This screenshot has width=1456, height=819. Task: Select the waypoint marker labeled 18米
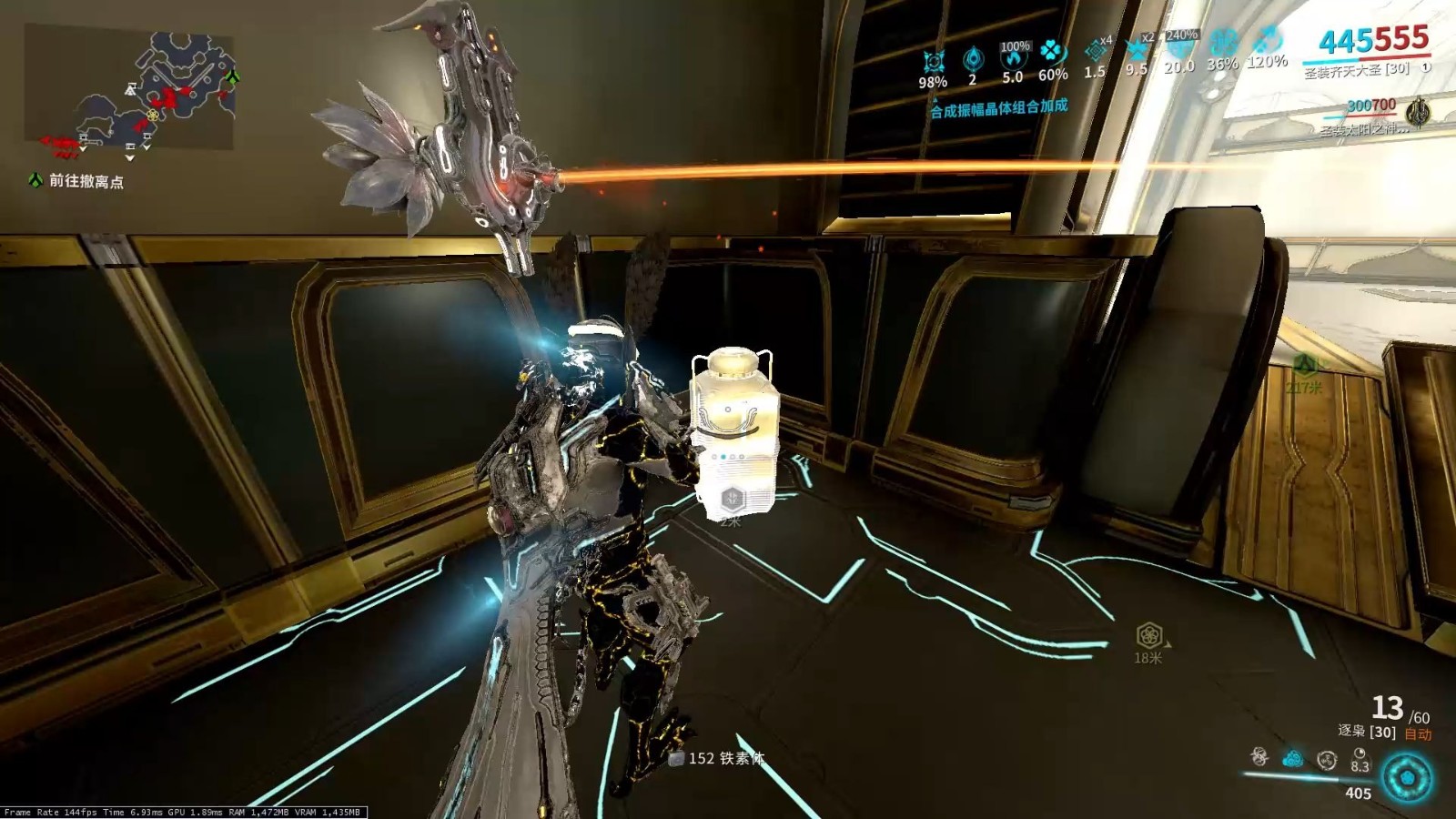pos(1148,635)
